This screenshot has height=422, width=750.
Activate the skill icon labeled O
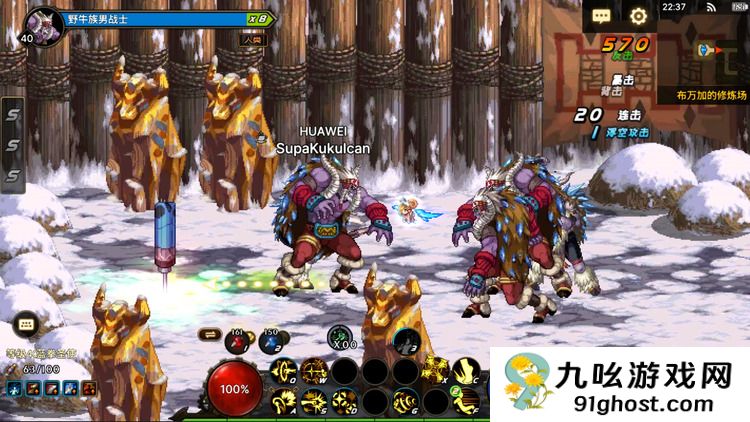pyautogui.click(x=284, y=372)
